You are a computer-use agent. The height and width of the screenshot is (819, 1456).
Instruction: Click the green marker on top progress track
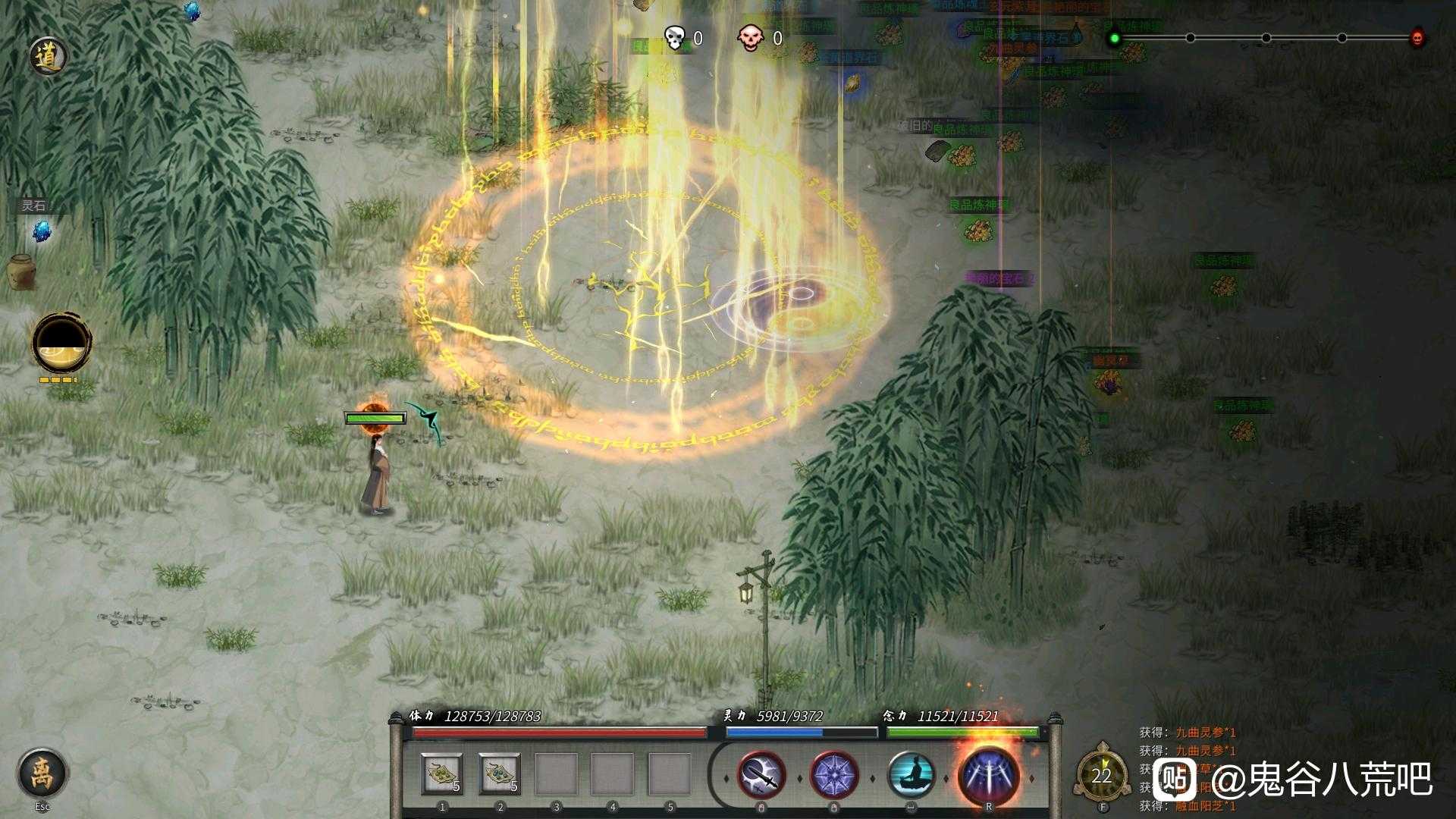point(1113,36)
